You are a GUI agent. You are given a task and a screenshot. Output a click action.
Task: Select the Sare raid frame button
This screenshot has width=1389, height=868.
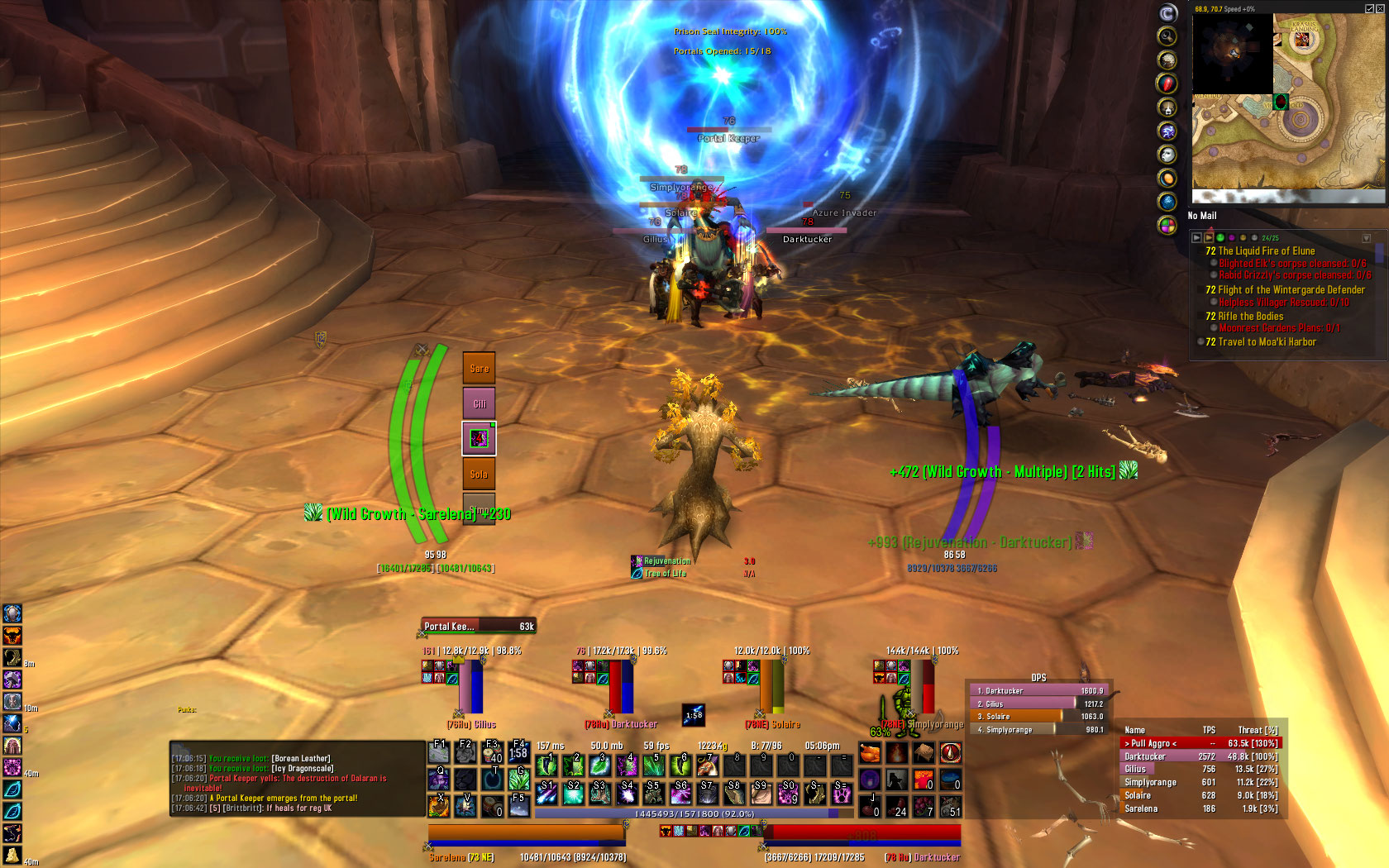(x=479, y=368)
